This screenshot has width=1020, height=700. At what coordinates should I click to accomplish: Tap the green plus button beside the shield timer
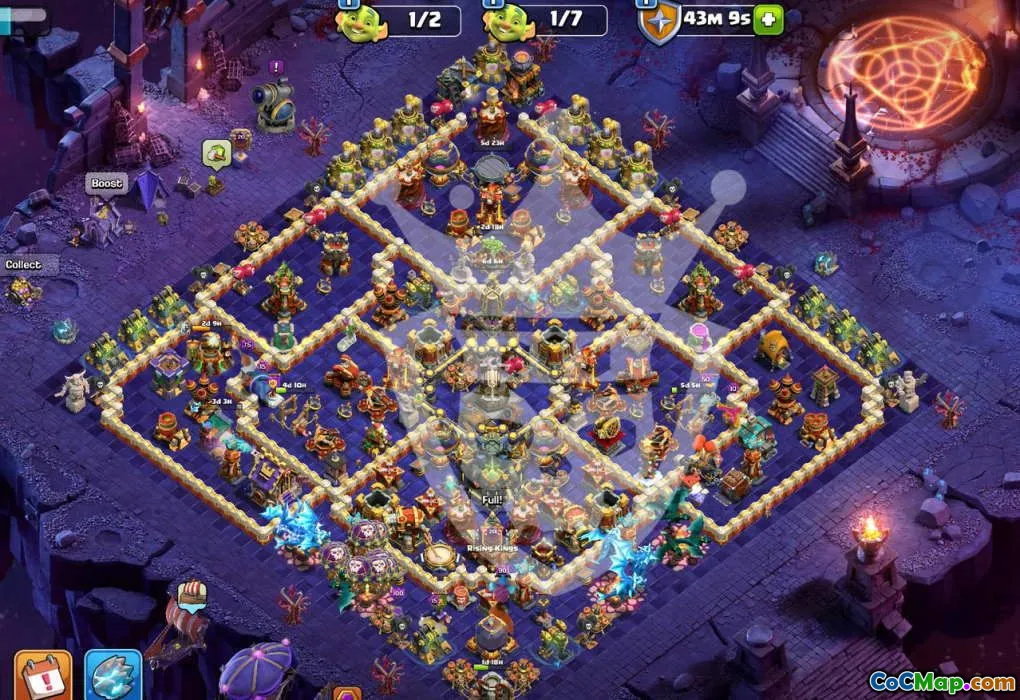(x=768, y=19)
